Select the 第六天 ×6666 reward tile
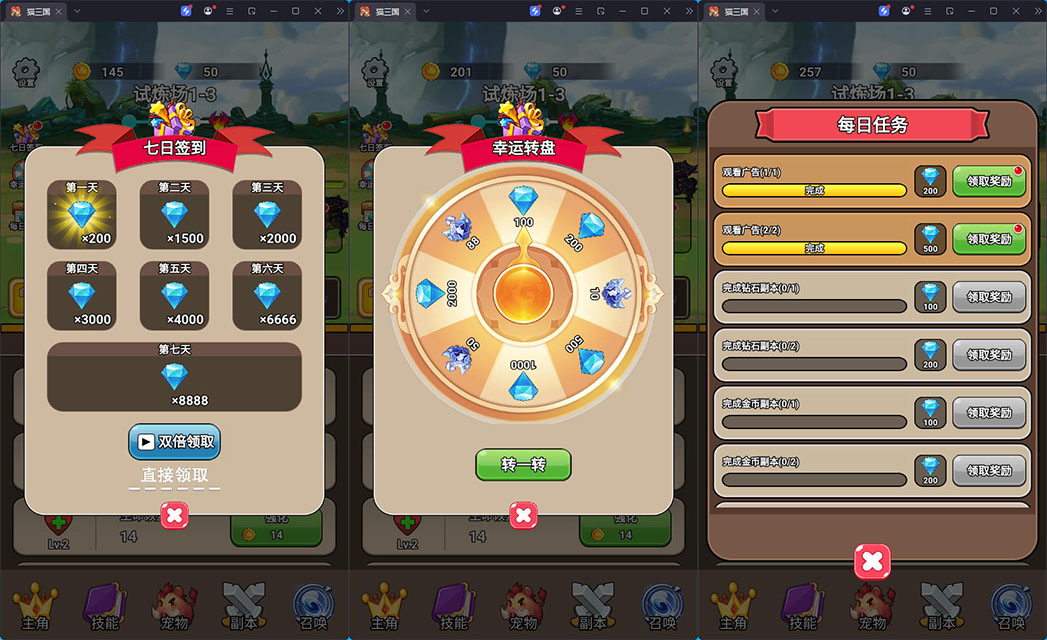The width and height of the screenshot is (1047, 640). [x=266, y=295]
